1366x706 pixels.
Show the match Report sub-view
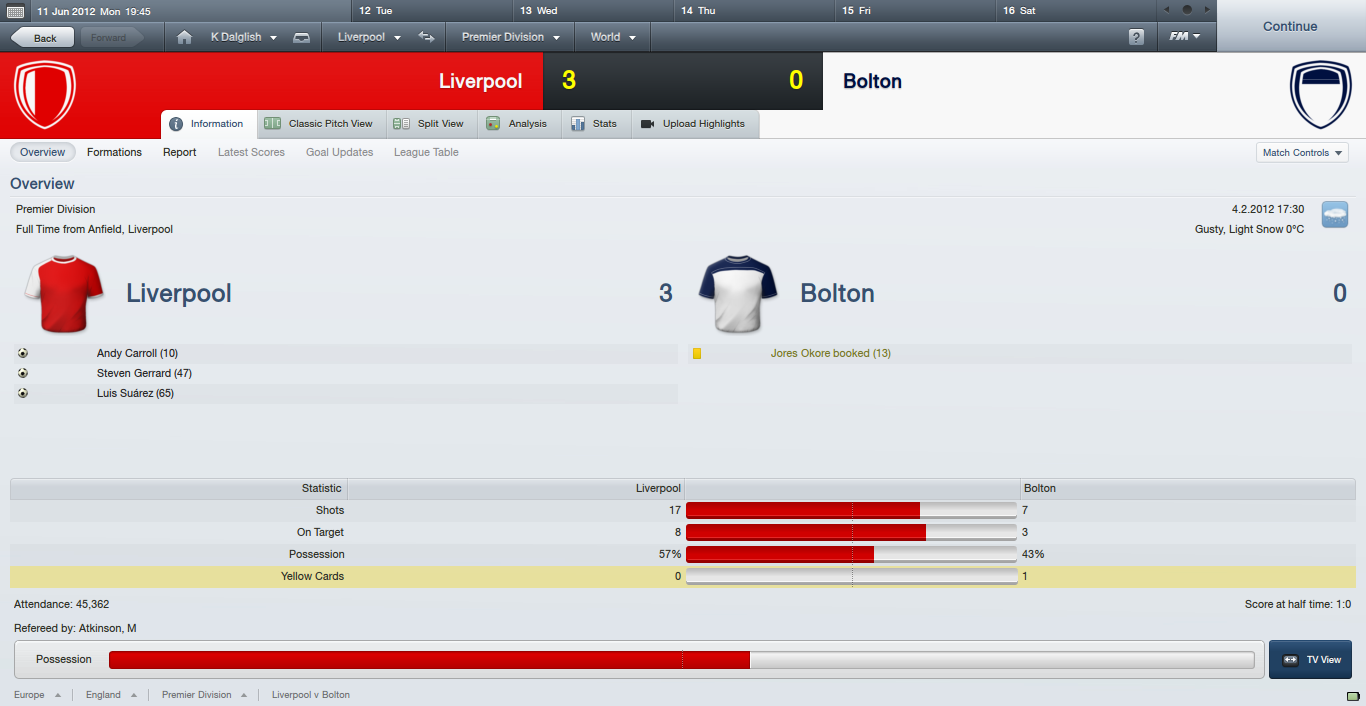[x=180, y=152]
